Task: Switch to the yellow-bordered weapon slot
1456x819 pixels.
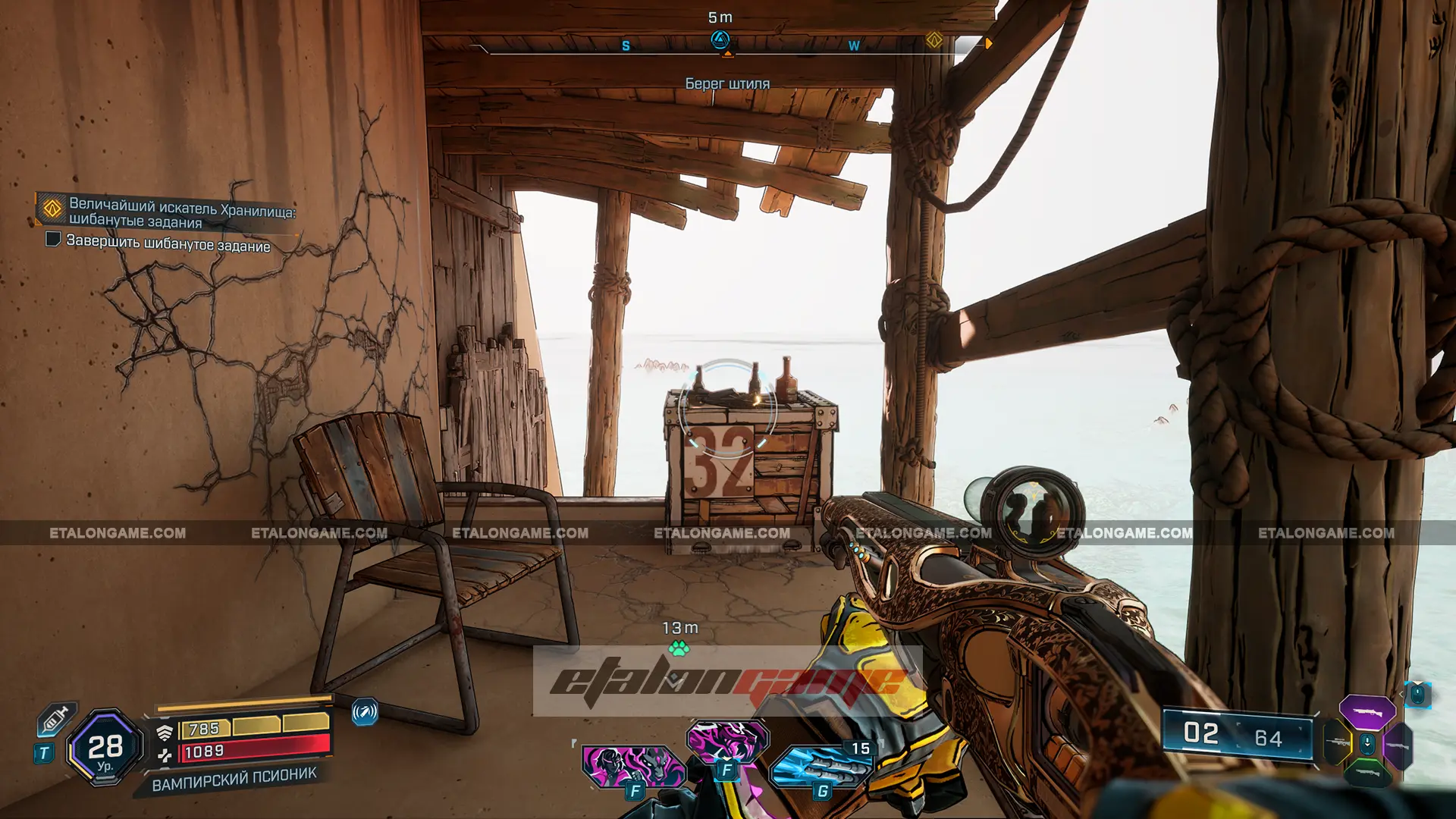Action: 1338,742
